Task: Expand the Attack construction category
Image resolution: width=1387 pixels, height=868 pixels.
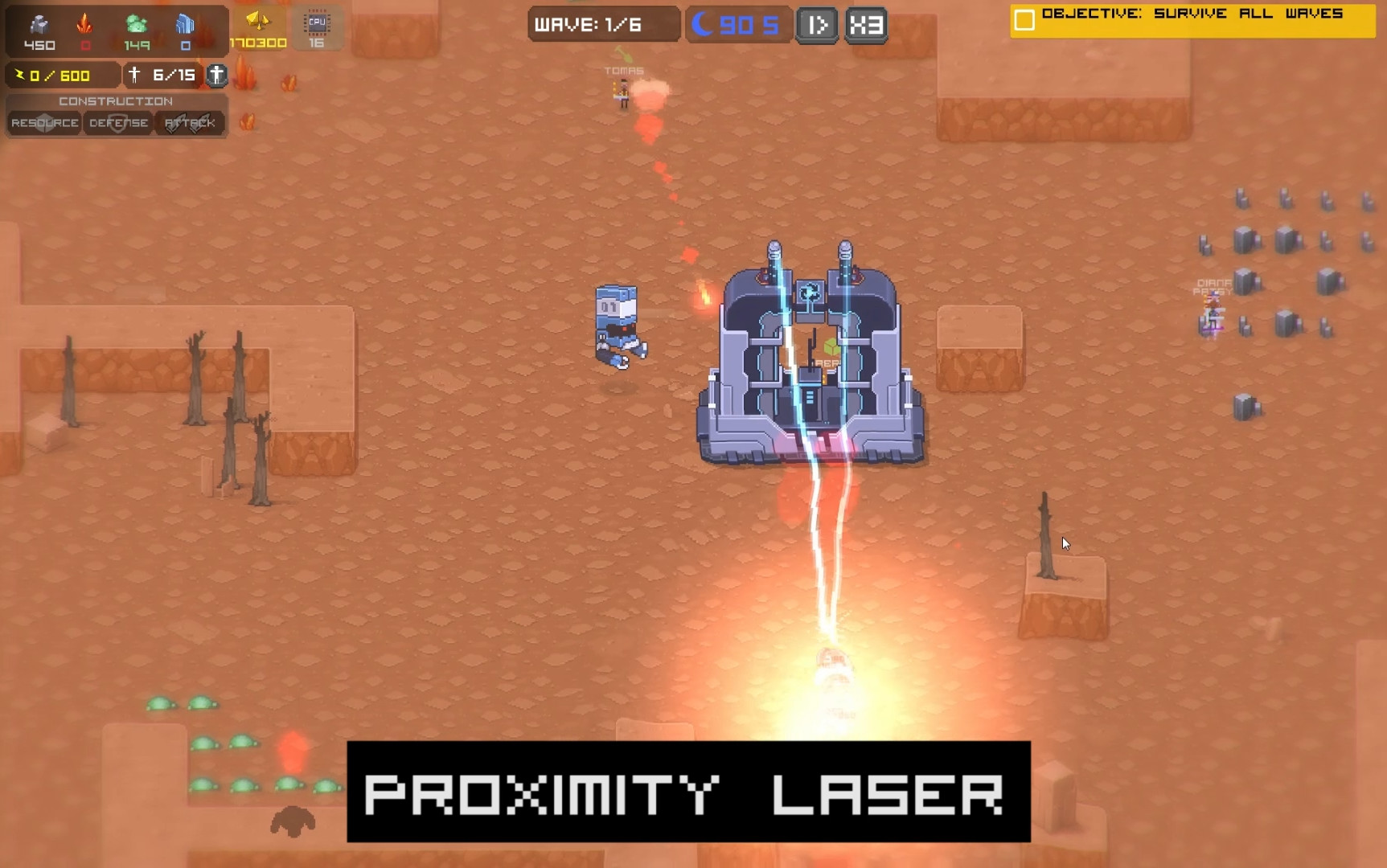Action: (191, 123)
